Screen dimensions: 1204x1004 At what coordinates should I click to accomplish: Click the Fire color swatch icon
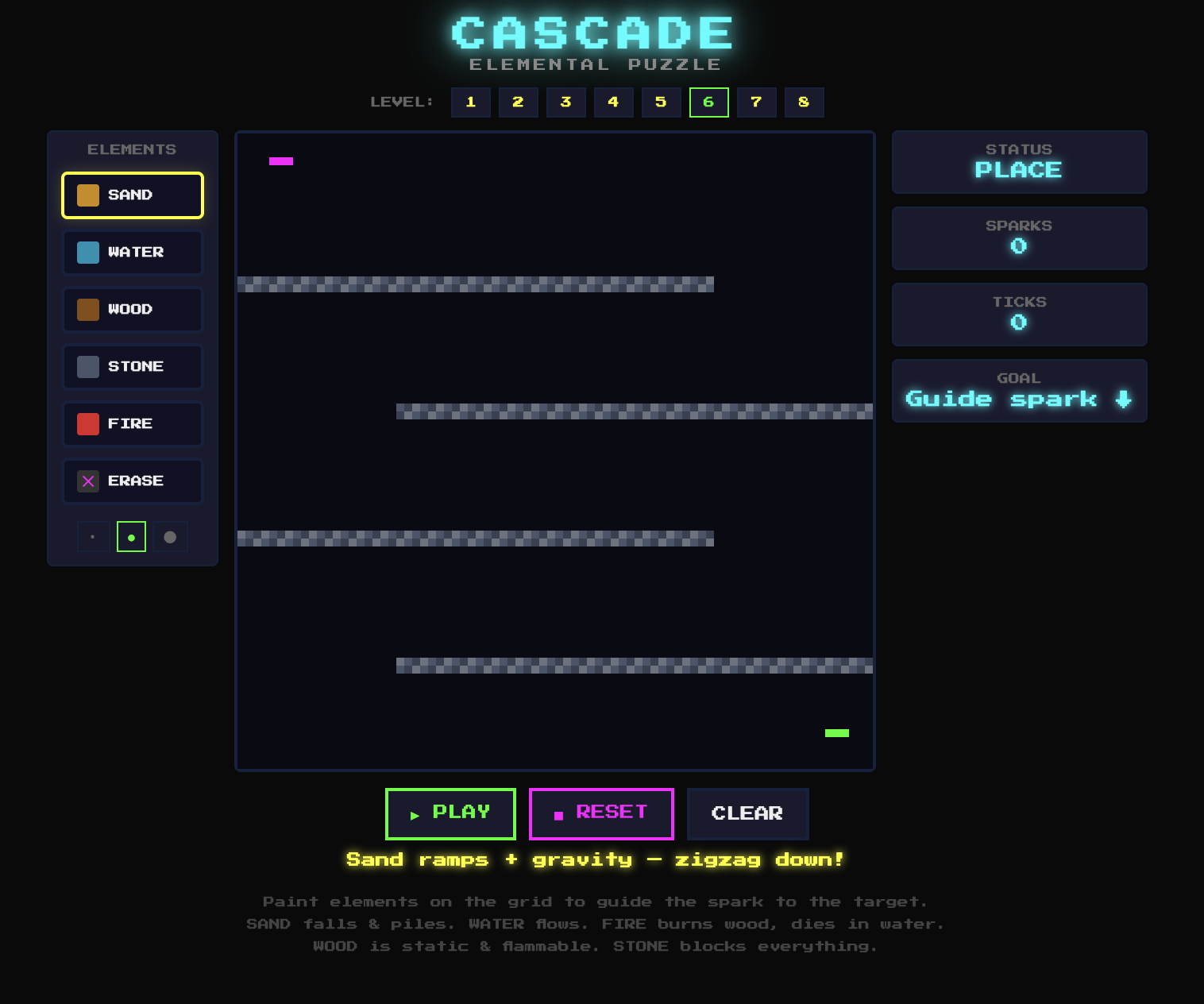point(87,423)
